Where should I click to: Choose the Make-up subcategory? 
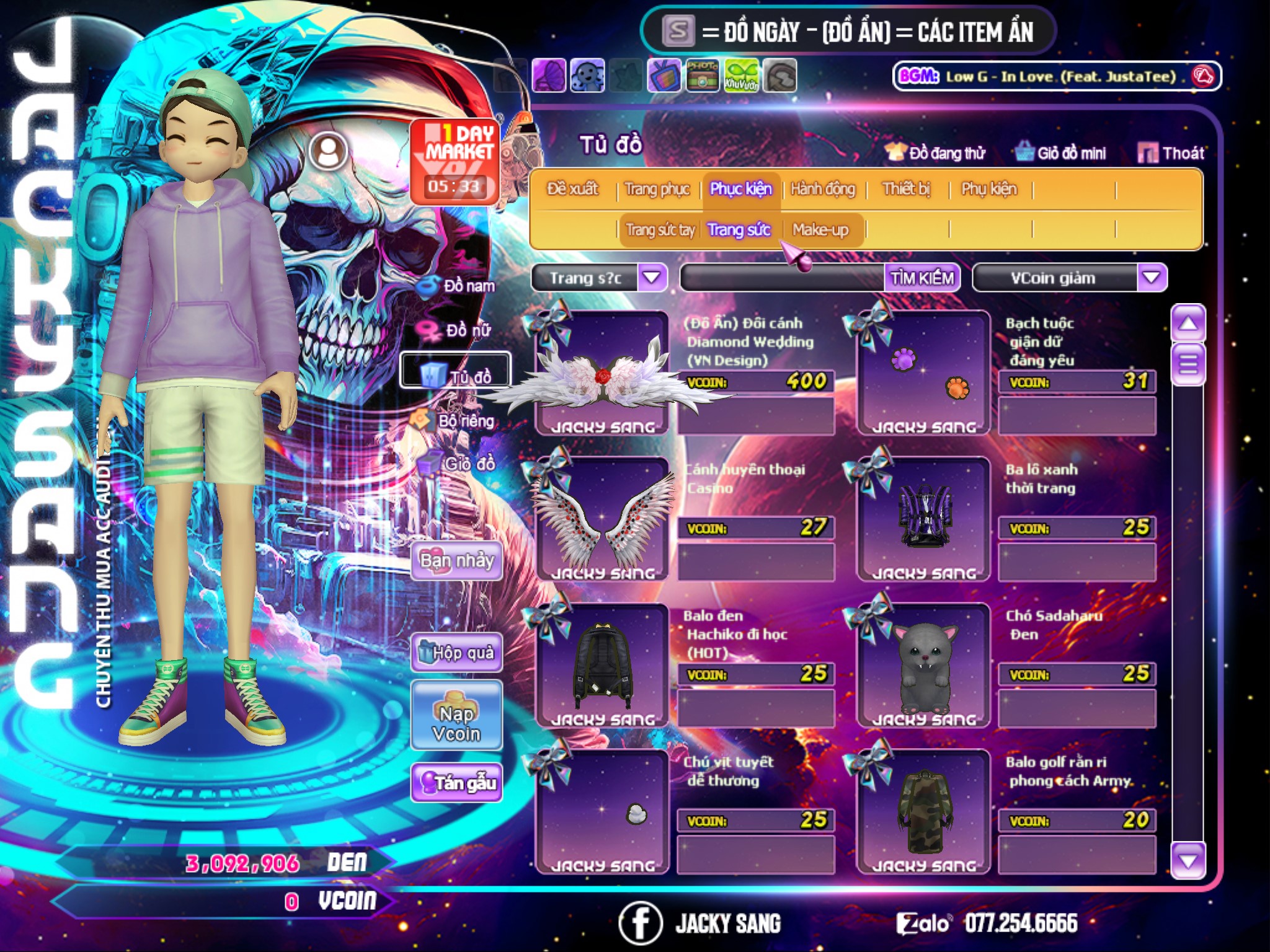(820, 230)
